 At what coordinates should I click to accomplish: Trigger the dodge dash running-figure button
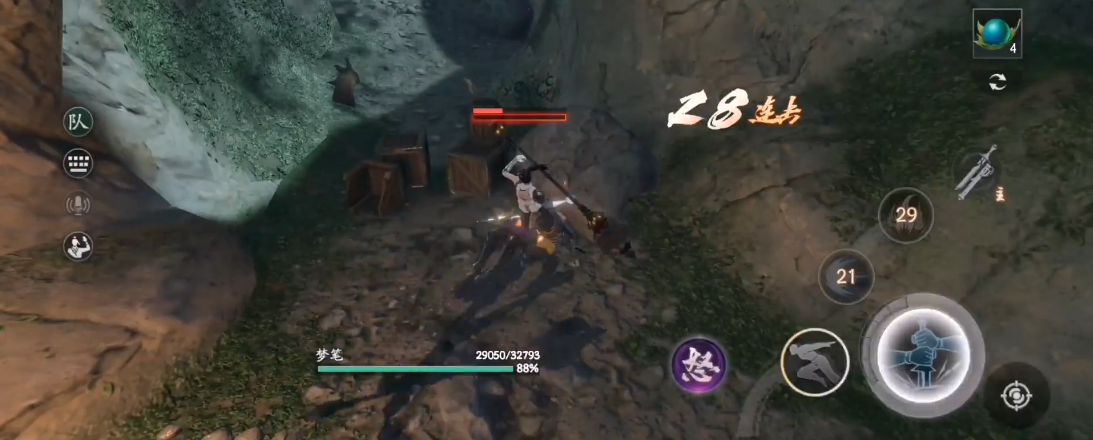click(x=814, y=361)
